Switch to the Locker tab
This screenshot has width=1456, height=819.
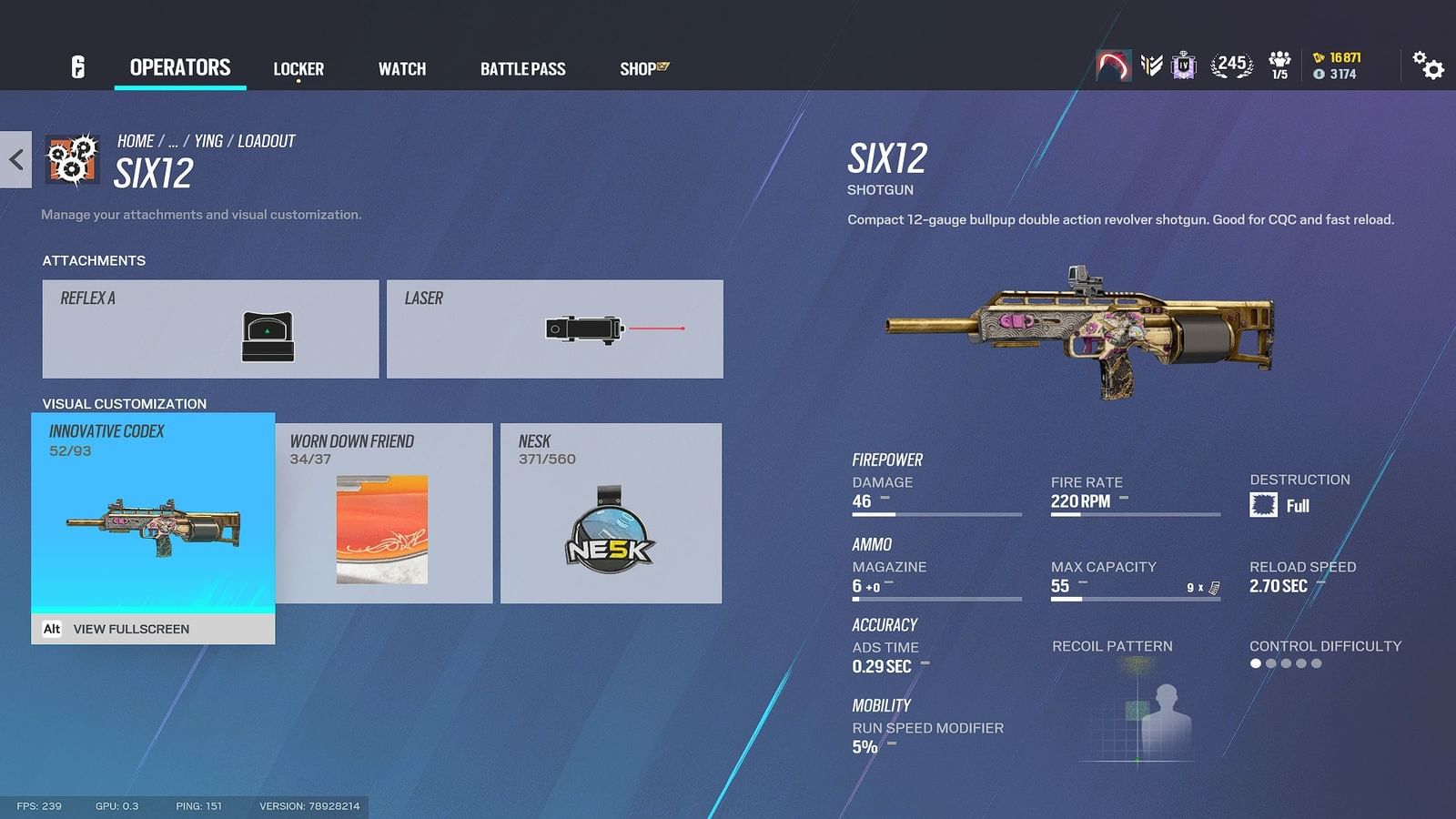[x=298, y=68]
